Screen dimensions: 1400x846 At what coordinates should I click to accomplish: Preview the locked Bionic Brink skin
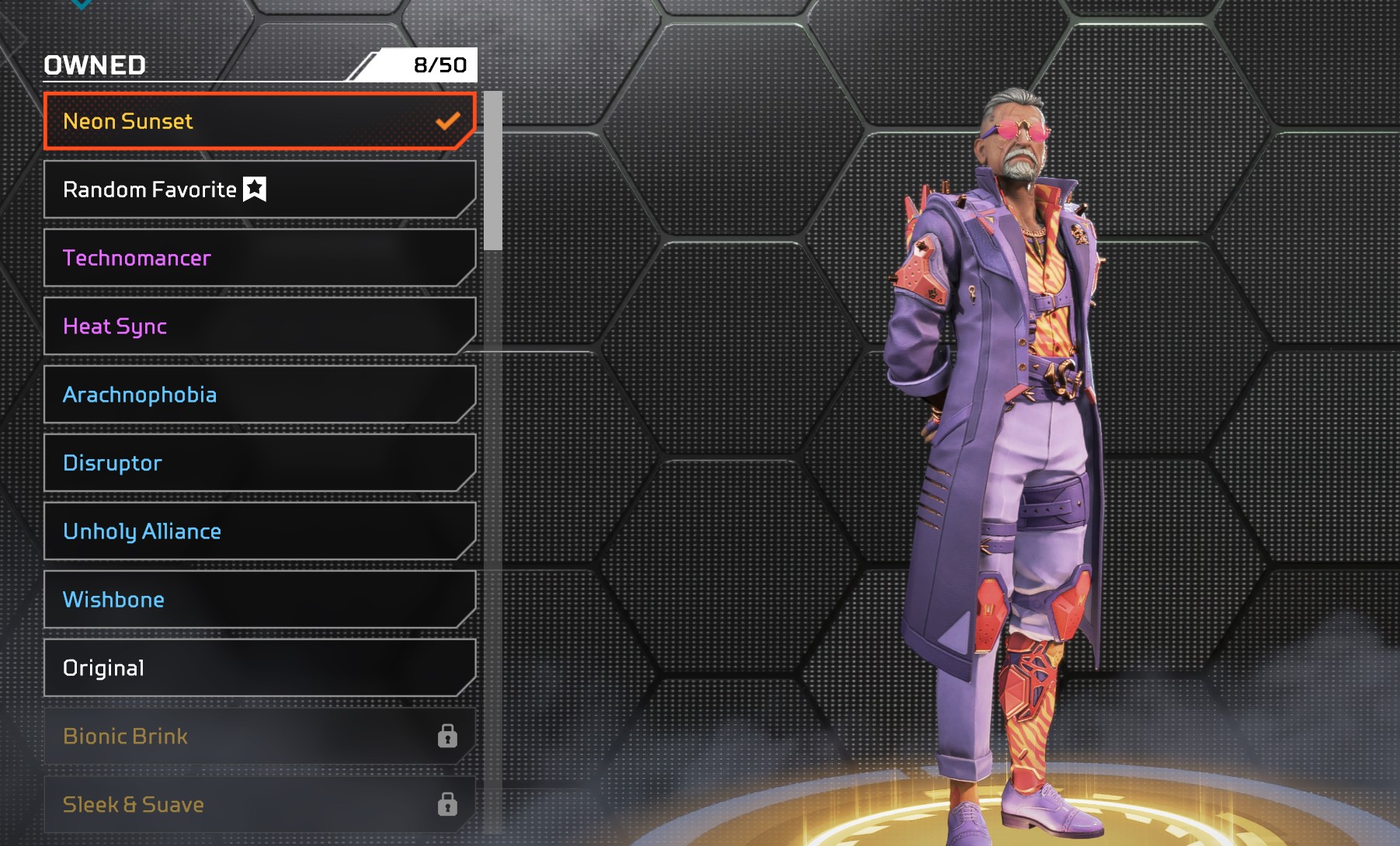point(259,736)
